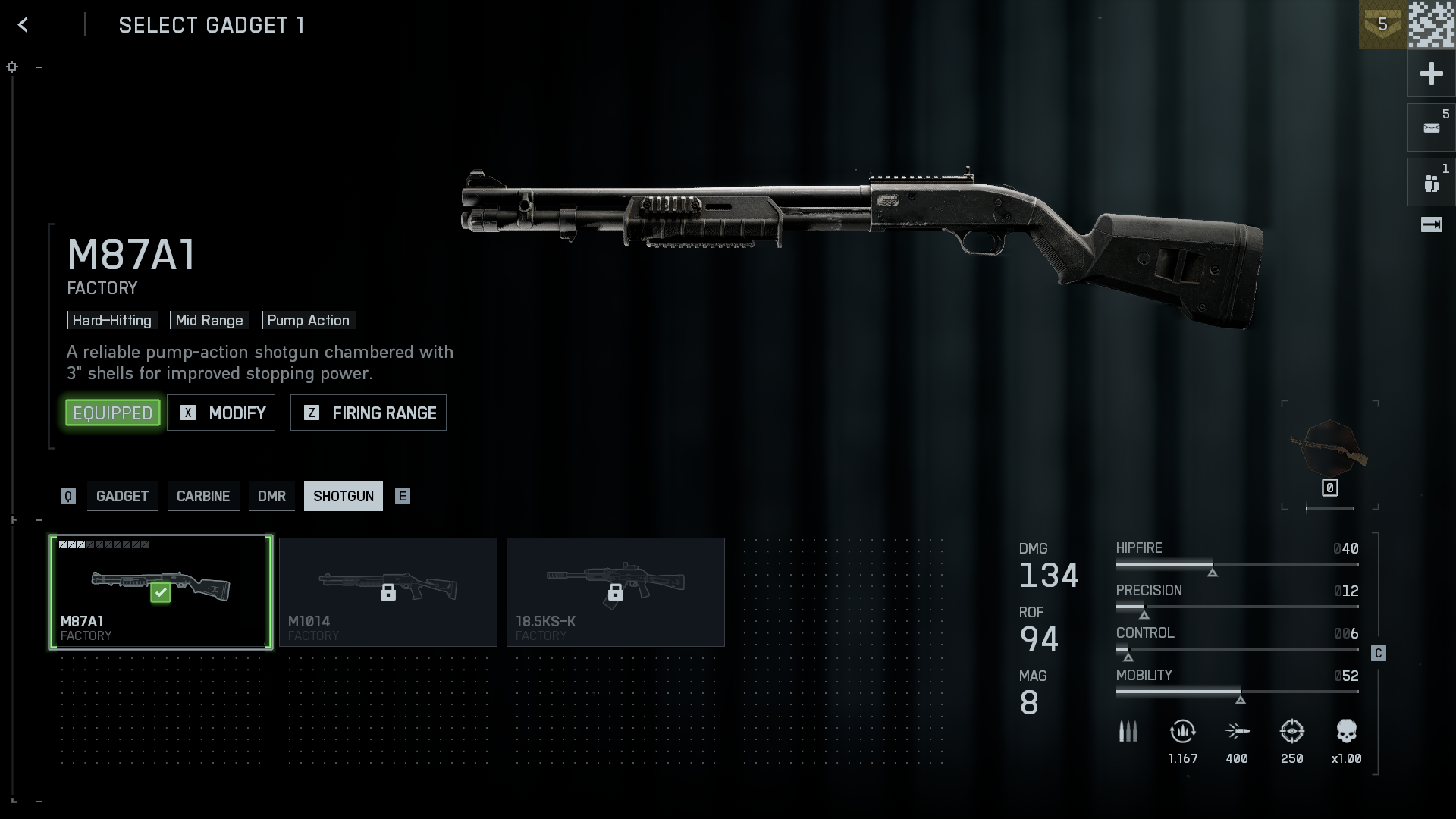The image size is (1456, 819).
Task: Open the DMR category tab
Action: pos(271,496)
